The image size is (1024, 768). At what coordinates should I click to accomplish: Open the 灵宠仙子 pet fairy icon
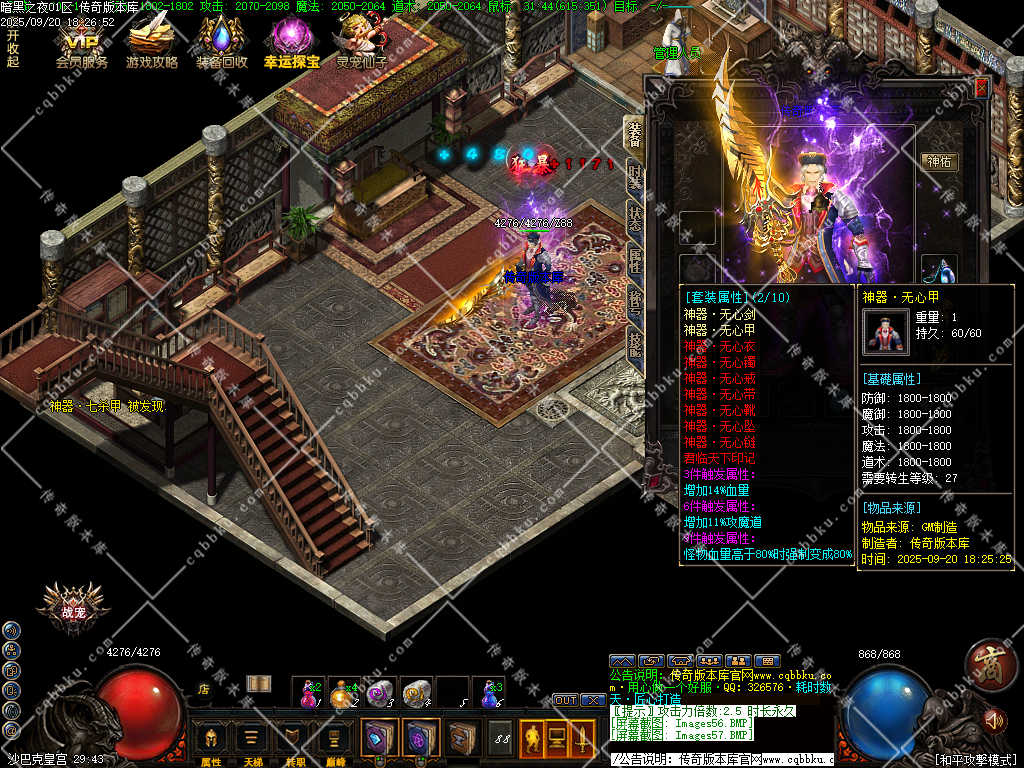point(361,44)
